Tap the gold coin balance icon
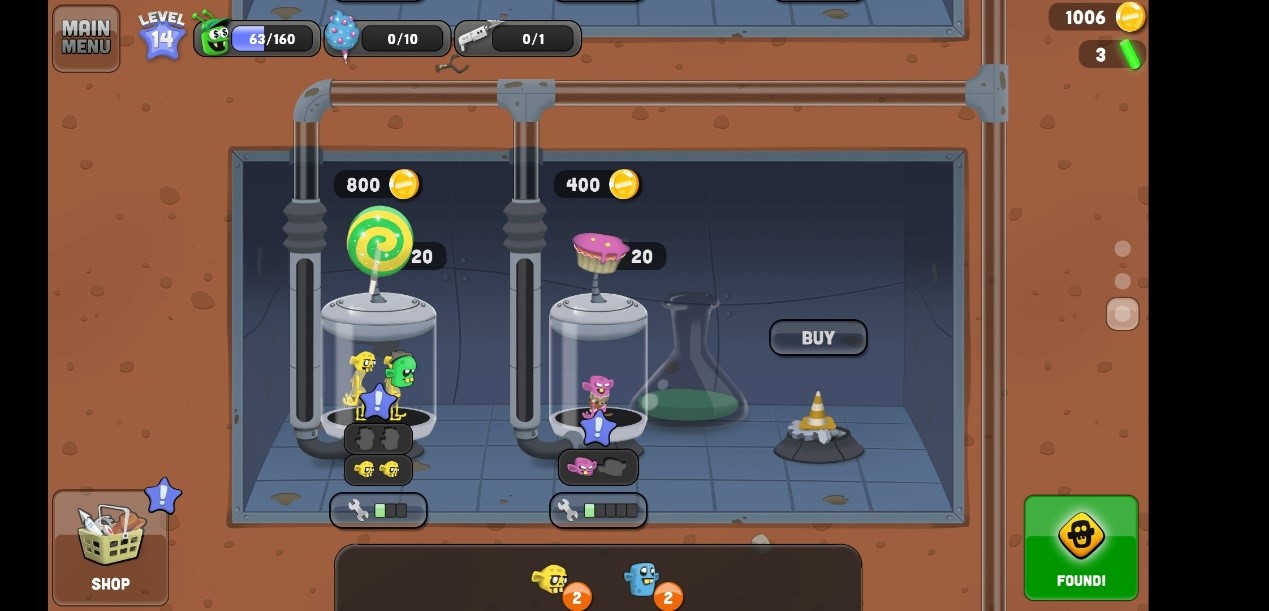1269x611 pixels. [1130, 17]
